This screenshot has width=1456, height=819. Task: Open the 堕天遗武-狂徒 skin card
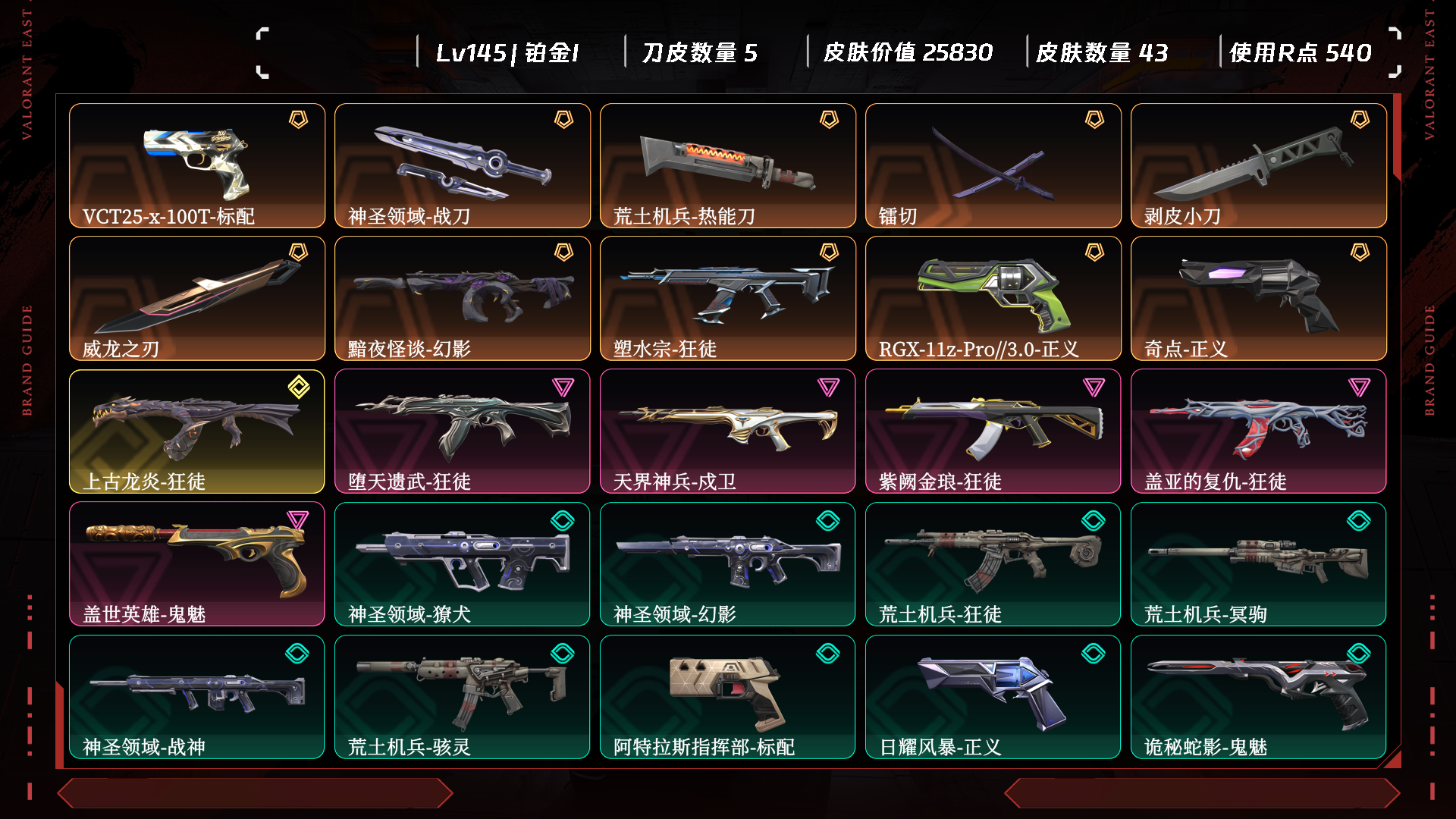click(x=463, y=431)
